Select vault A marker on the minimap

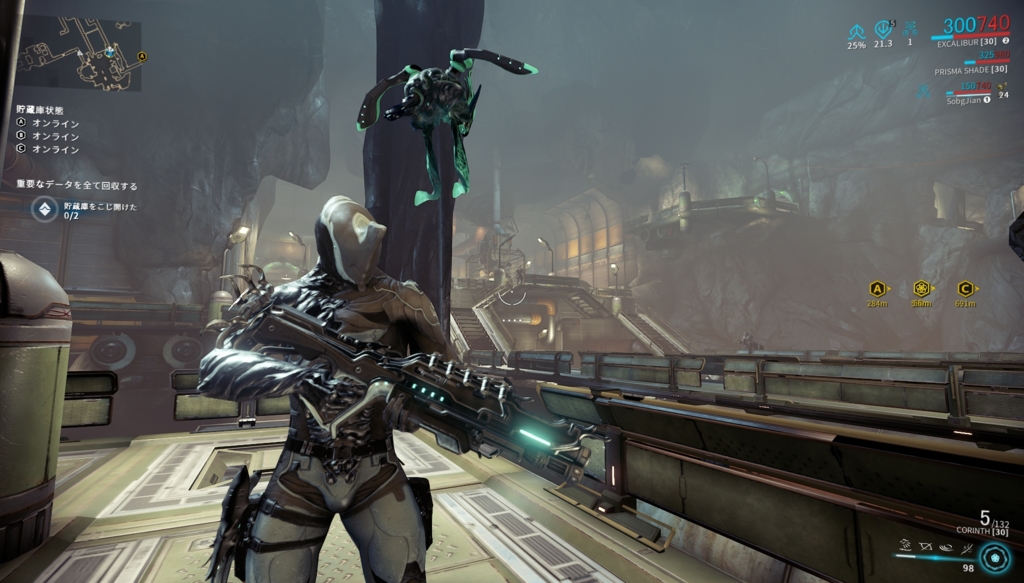pos(141,57)
